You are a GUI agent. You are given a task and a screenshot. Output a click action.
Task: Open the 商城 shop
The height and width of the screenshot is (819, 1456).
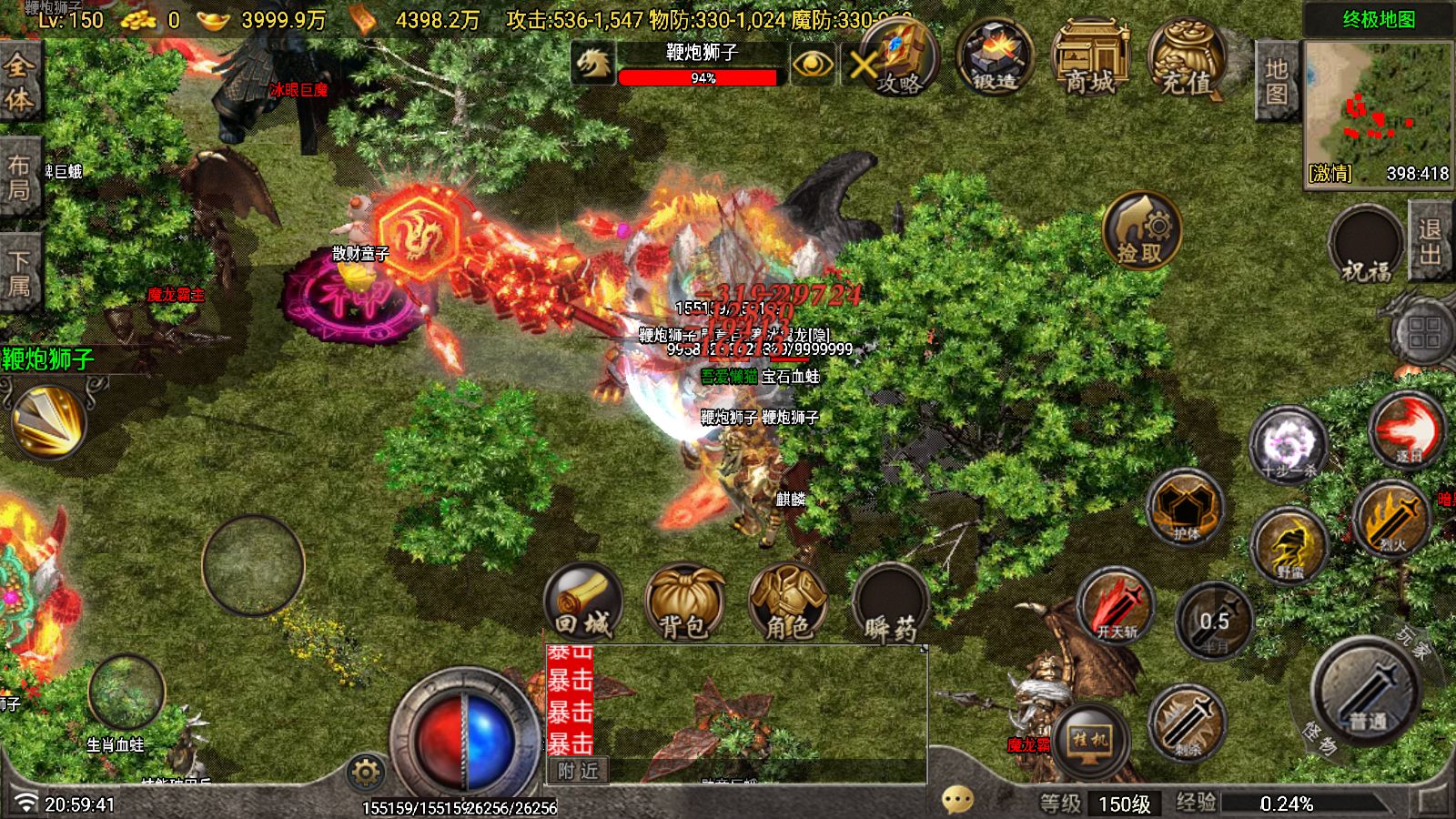[1090, 60]
